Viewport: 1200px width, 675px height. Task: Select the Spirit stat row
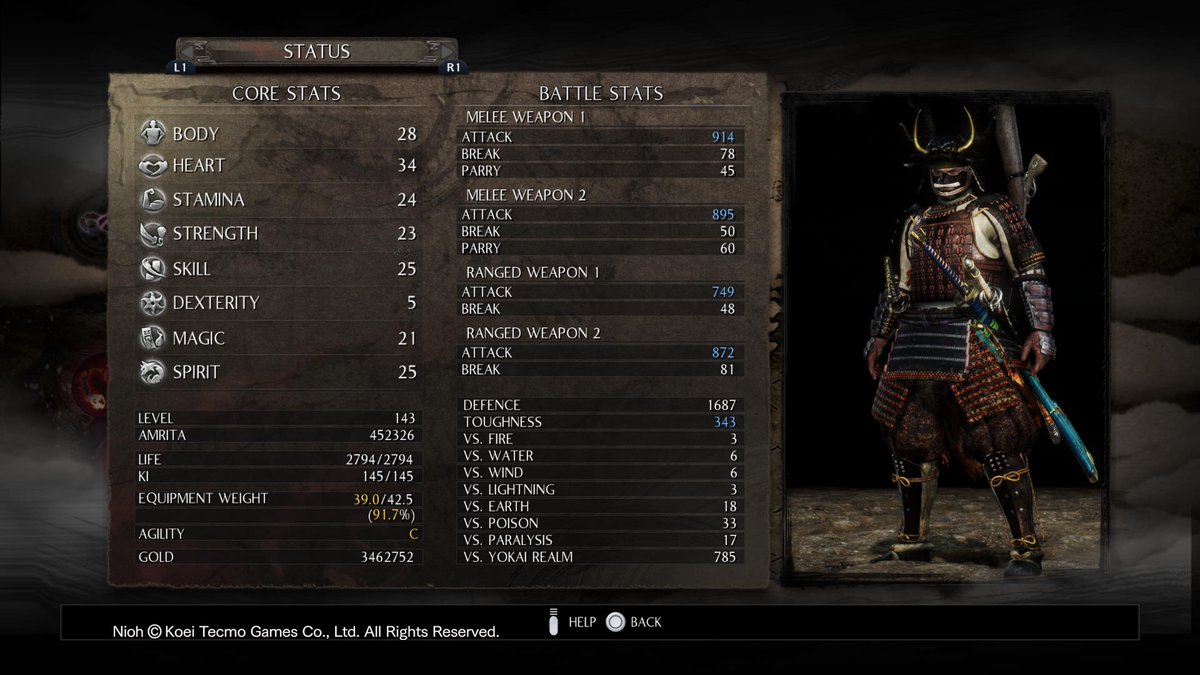coord(277,372)
